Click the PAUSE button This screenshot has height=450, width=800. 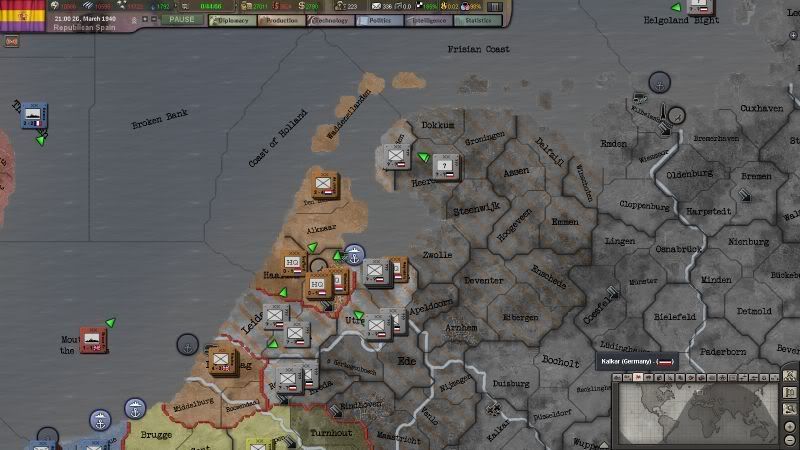182,20
